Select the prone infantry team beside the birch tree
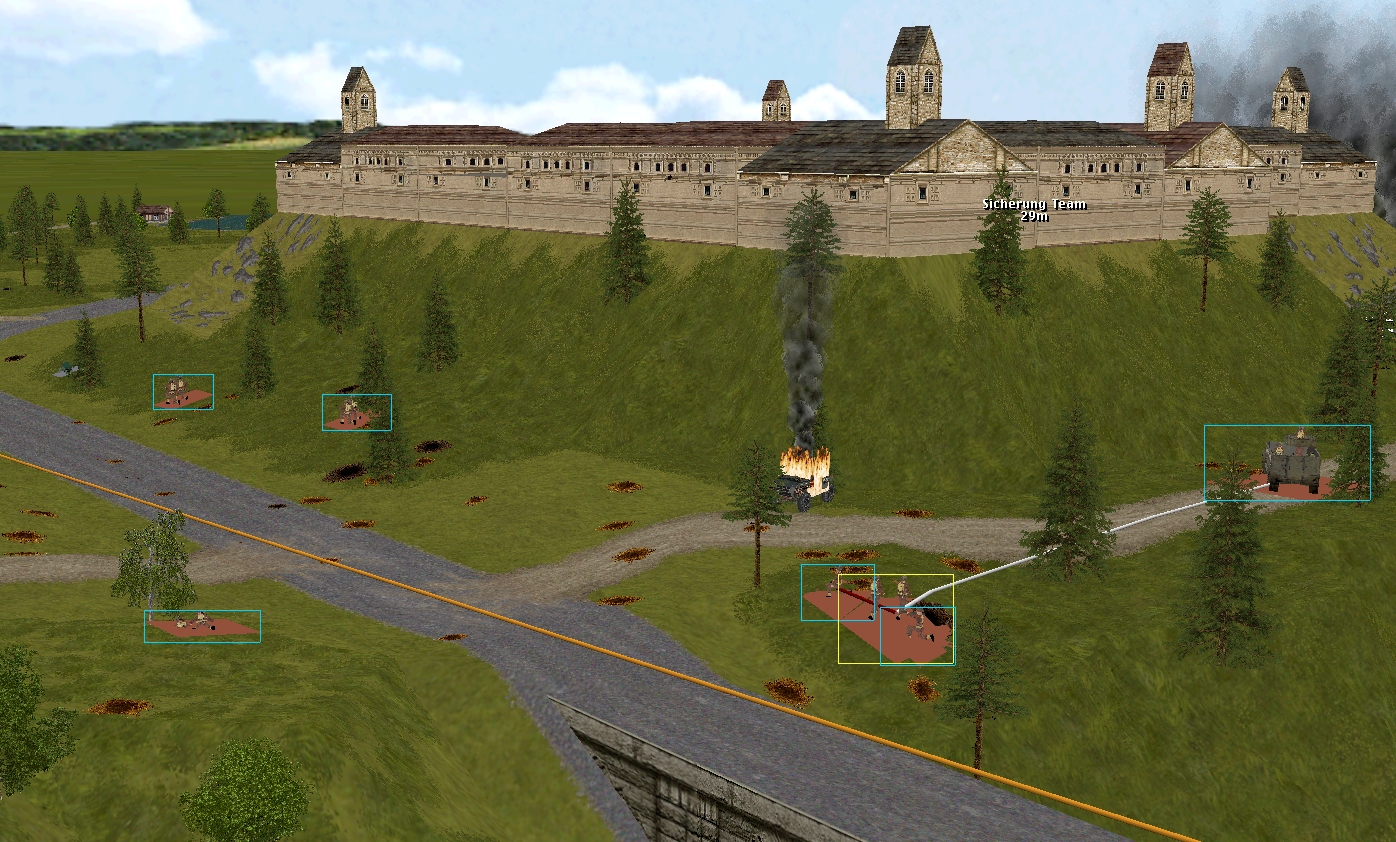Screen dimensions: 1396x842 coord(201,625)
